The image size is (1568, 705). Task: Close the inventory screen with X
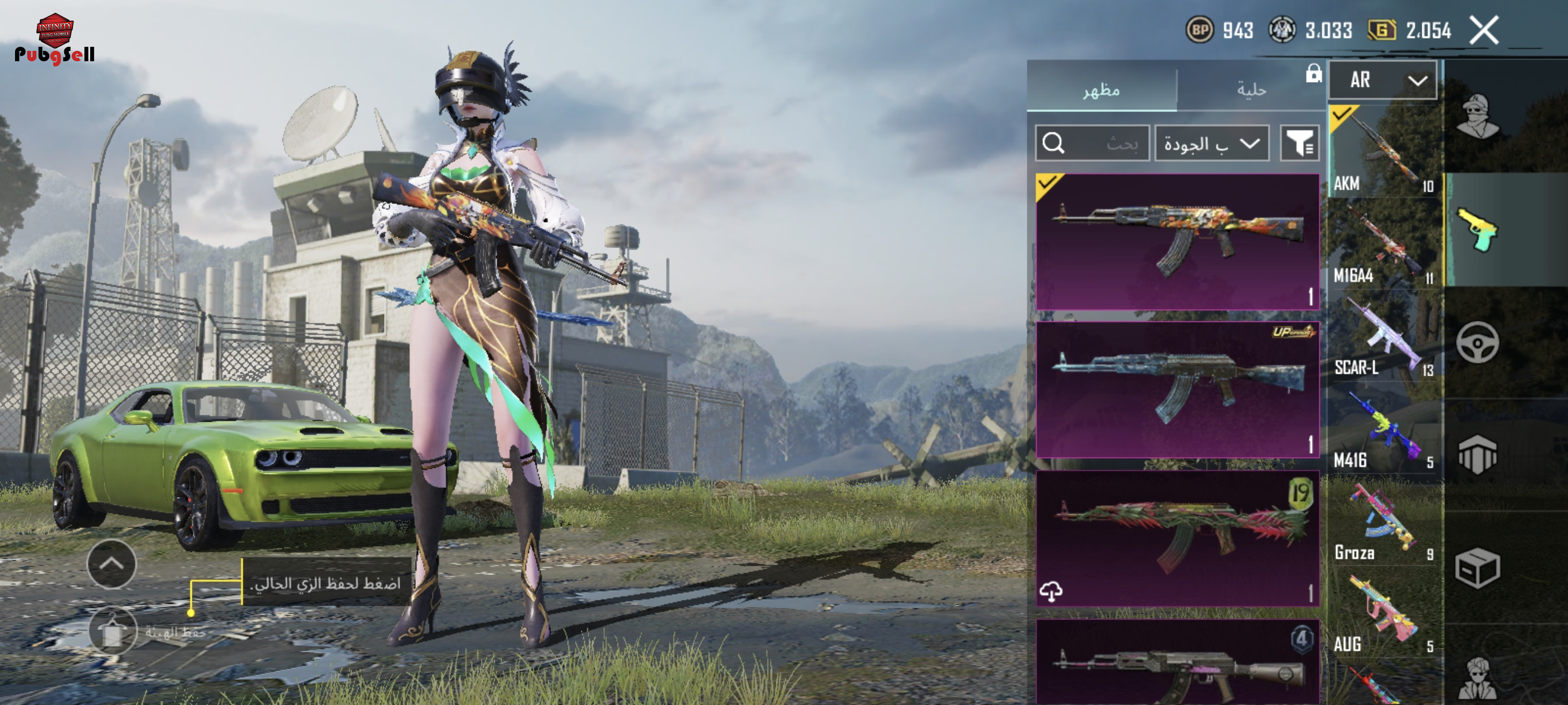point(1484,31)
